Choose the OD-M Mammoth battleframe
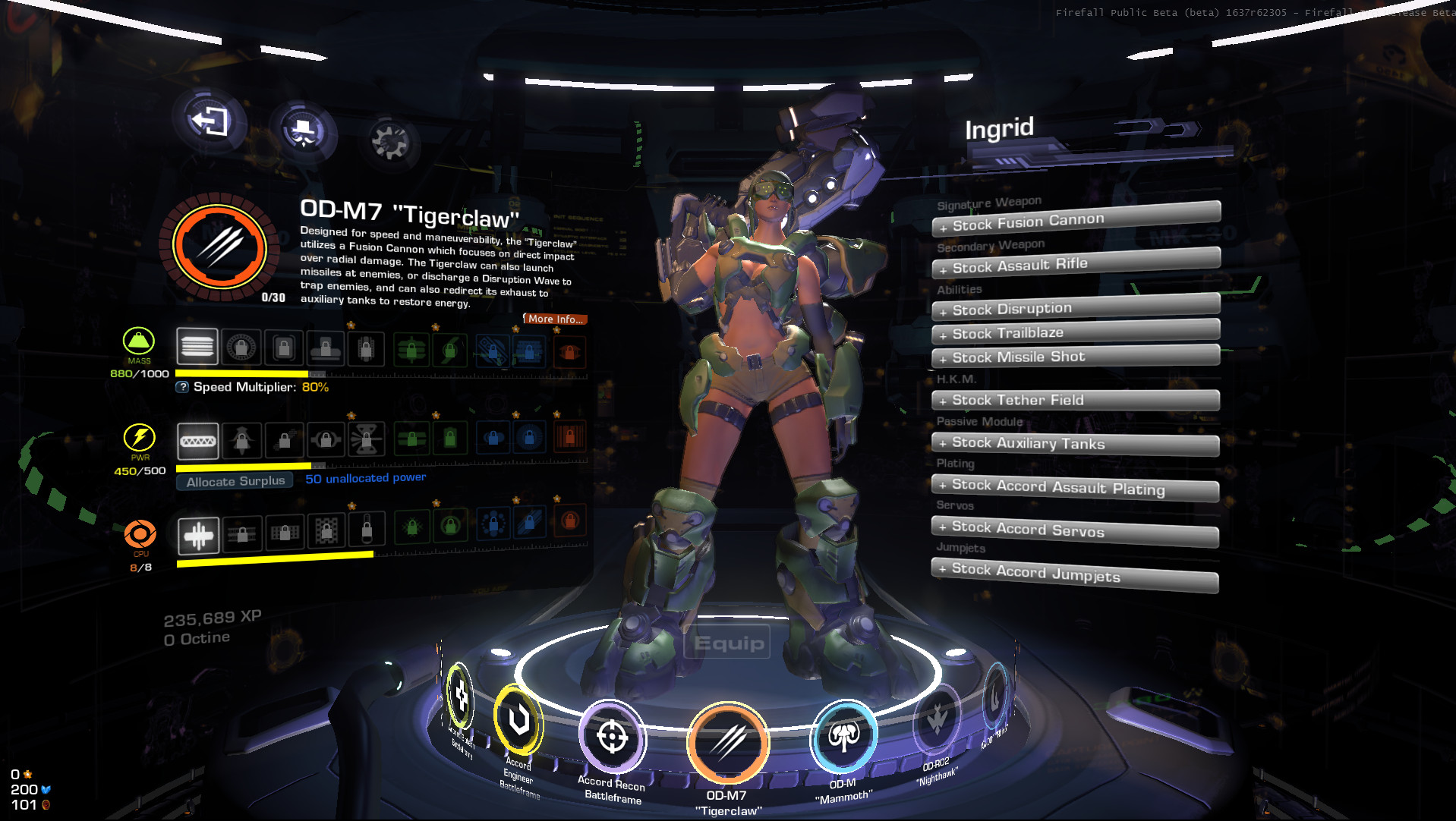The image size is (1456, 821). pyautogui.click(x=843, y=736)
